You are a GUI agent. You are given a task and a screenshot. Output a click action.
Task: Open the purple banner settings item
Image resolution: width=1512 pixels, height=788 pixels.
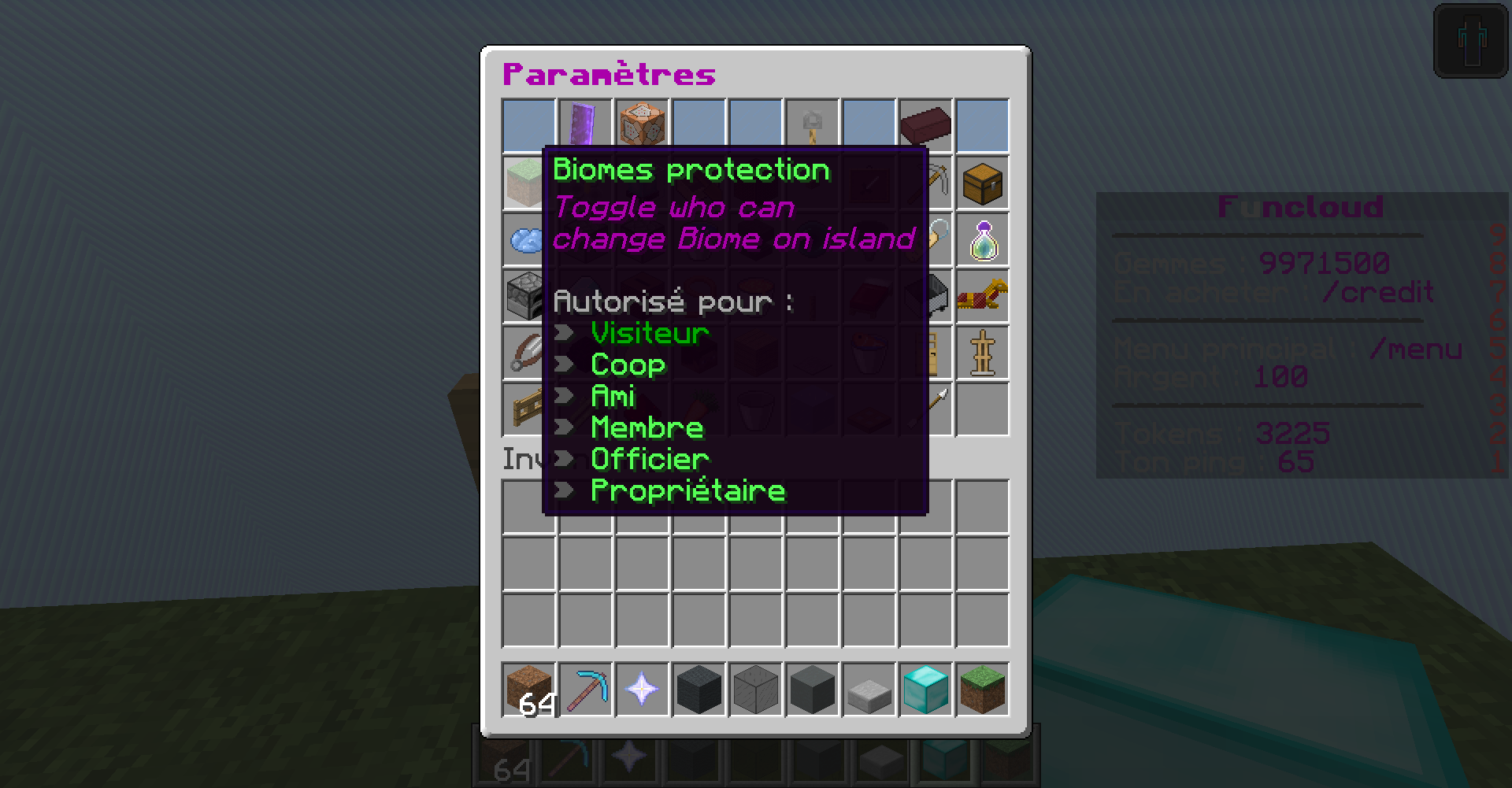(584, 124)
